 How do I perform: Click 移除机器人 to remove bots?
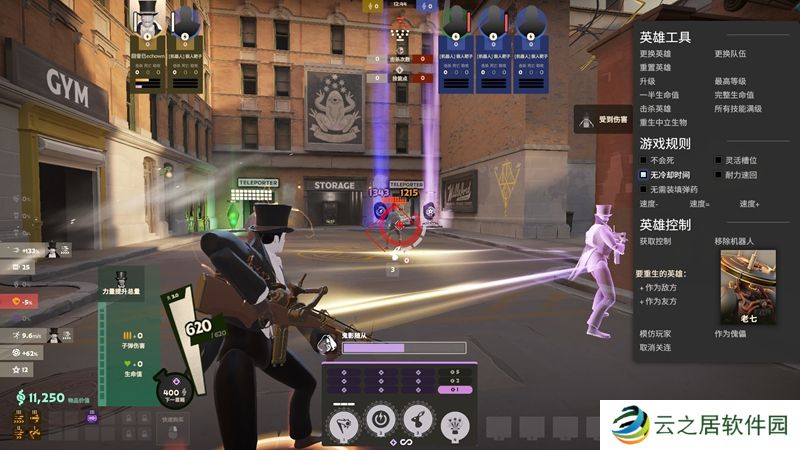coord(734,241)
